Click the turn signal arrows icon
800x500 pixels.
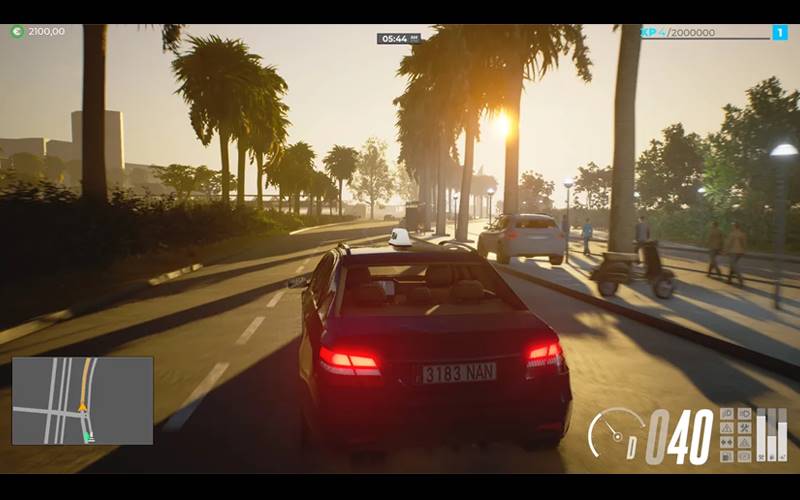point(727,442)
